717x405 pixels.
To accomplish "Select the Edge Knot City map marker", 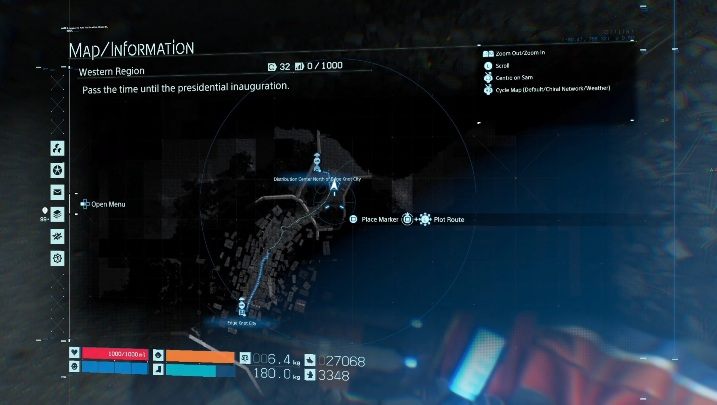I will 241,306.
